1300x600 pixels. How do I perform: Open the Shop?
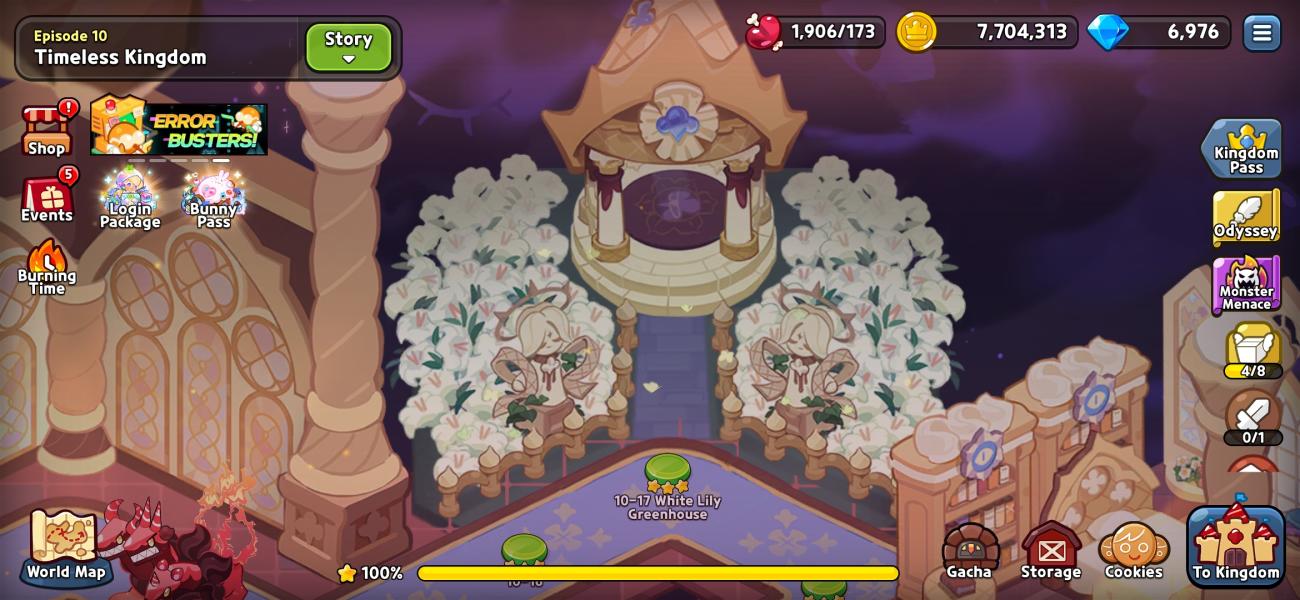click(46, 129)
